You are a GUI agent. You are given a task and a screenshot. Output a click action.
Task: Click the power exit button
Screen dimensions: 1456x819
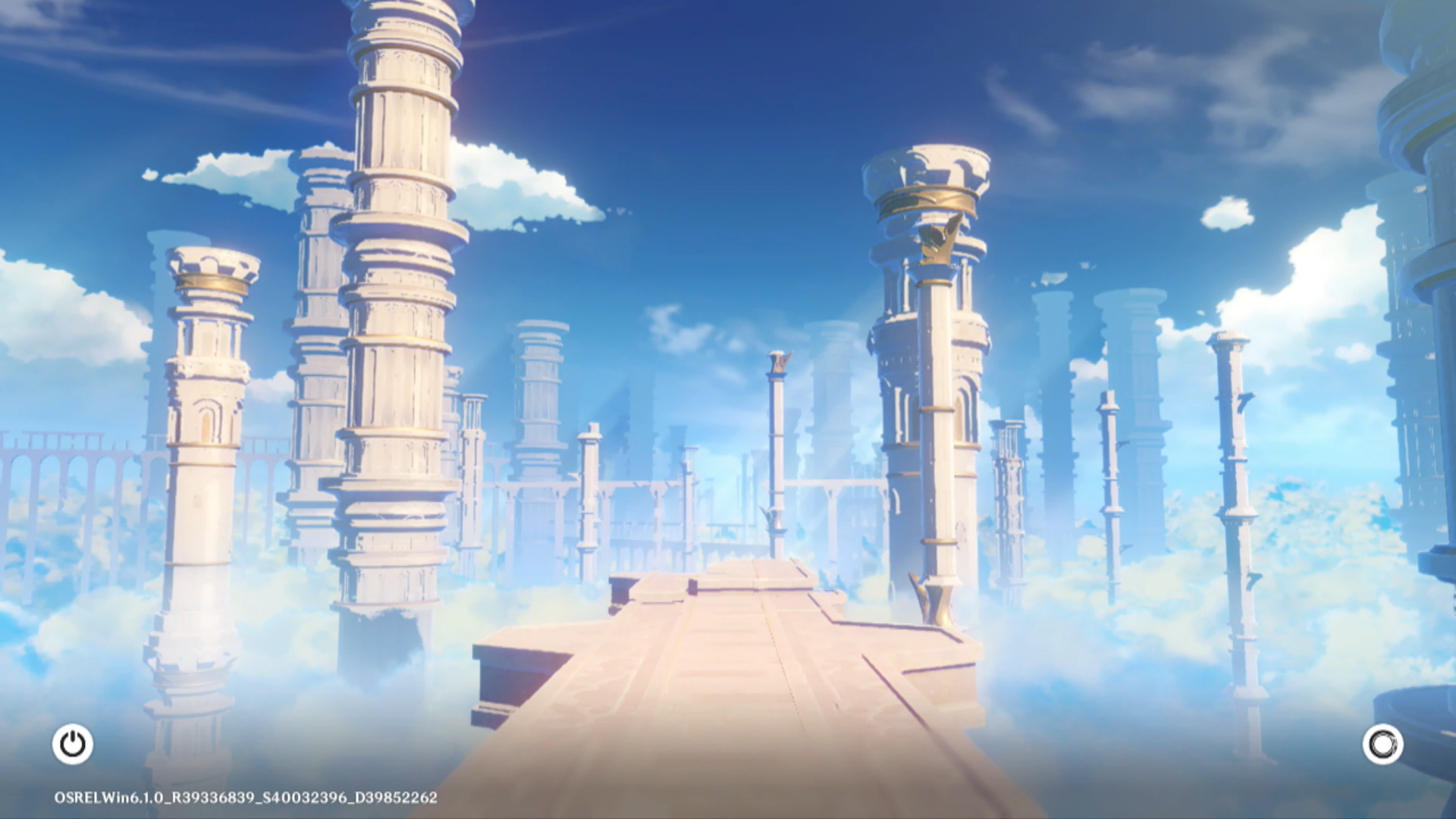73,744
